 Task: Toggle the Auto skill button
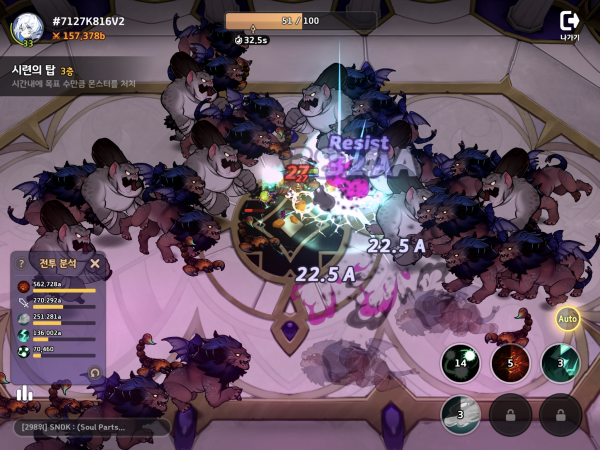point(568,319)
